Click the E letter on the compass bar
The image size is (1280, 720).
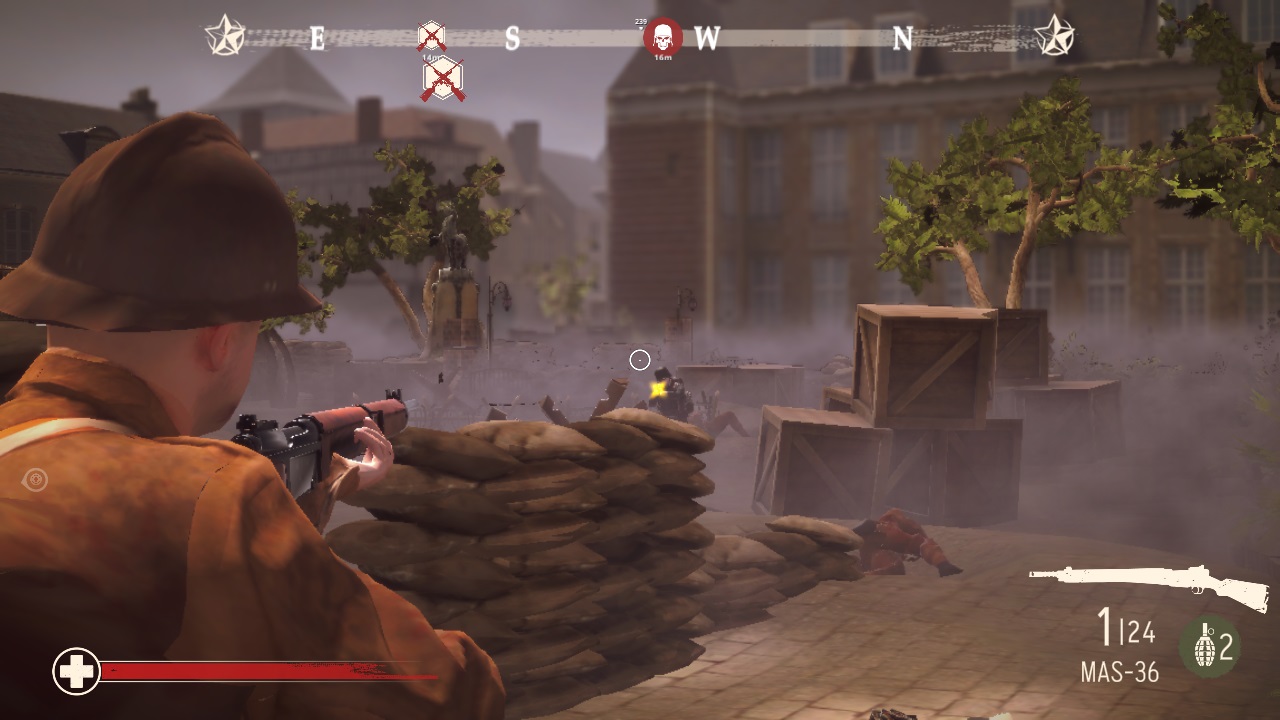pyautogui.click(x=315, y=37)
